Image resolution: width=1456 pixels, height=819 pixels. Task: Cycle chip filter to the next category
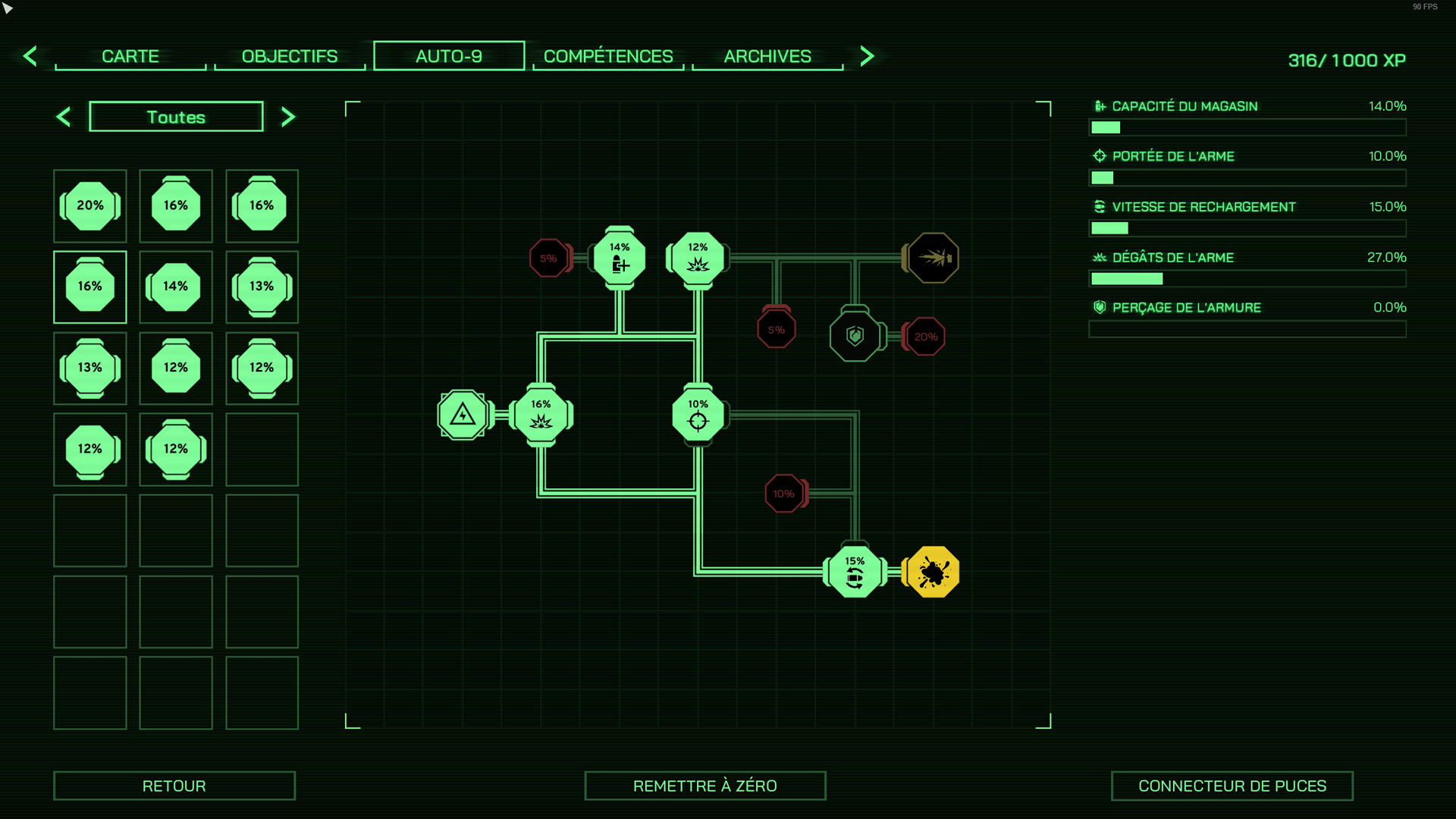(288, 117)
